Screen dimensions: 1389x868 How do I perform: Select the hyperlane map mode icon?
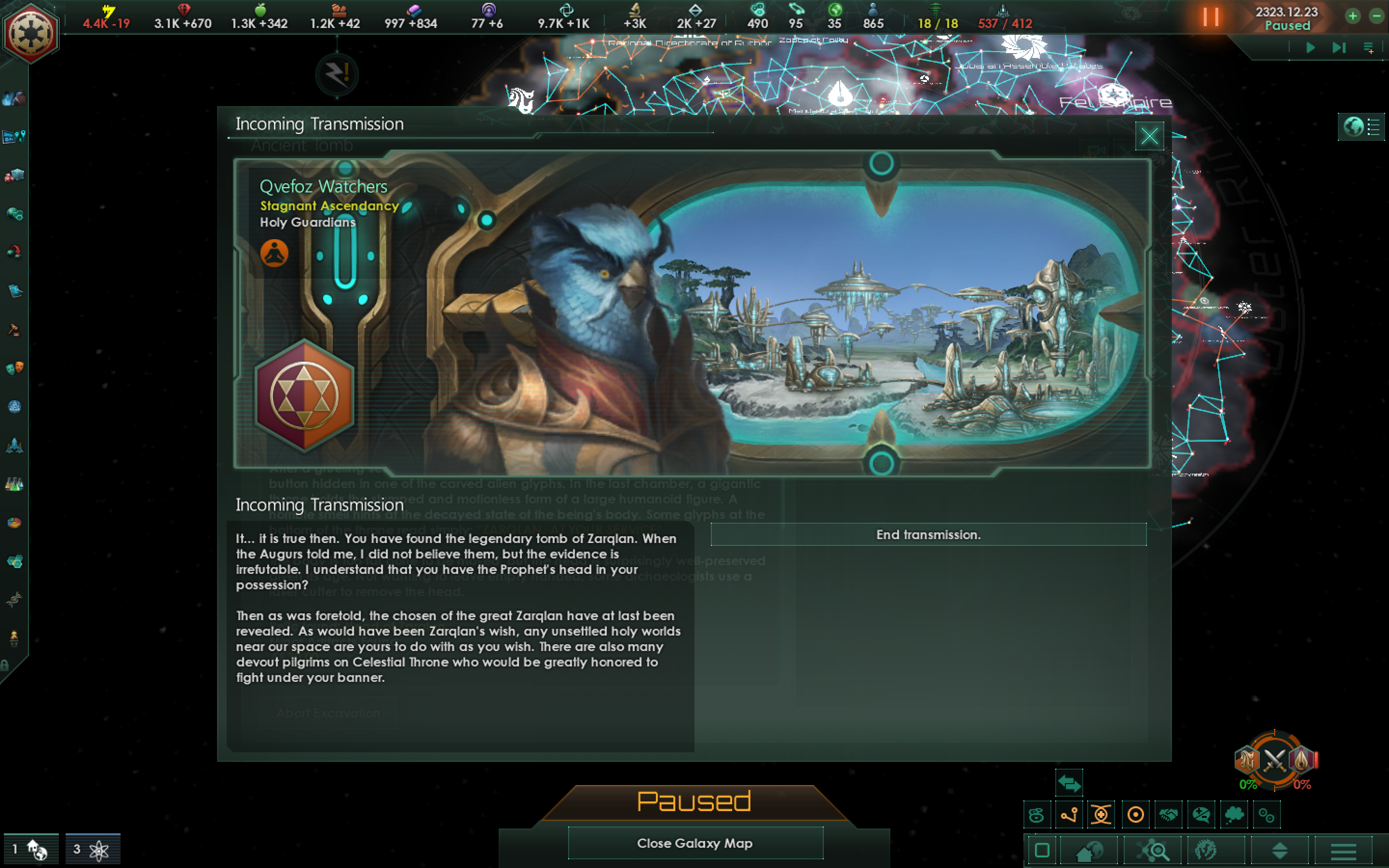(1069, 814)
